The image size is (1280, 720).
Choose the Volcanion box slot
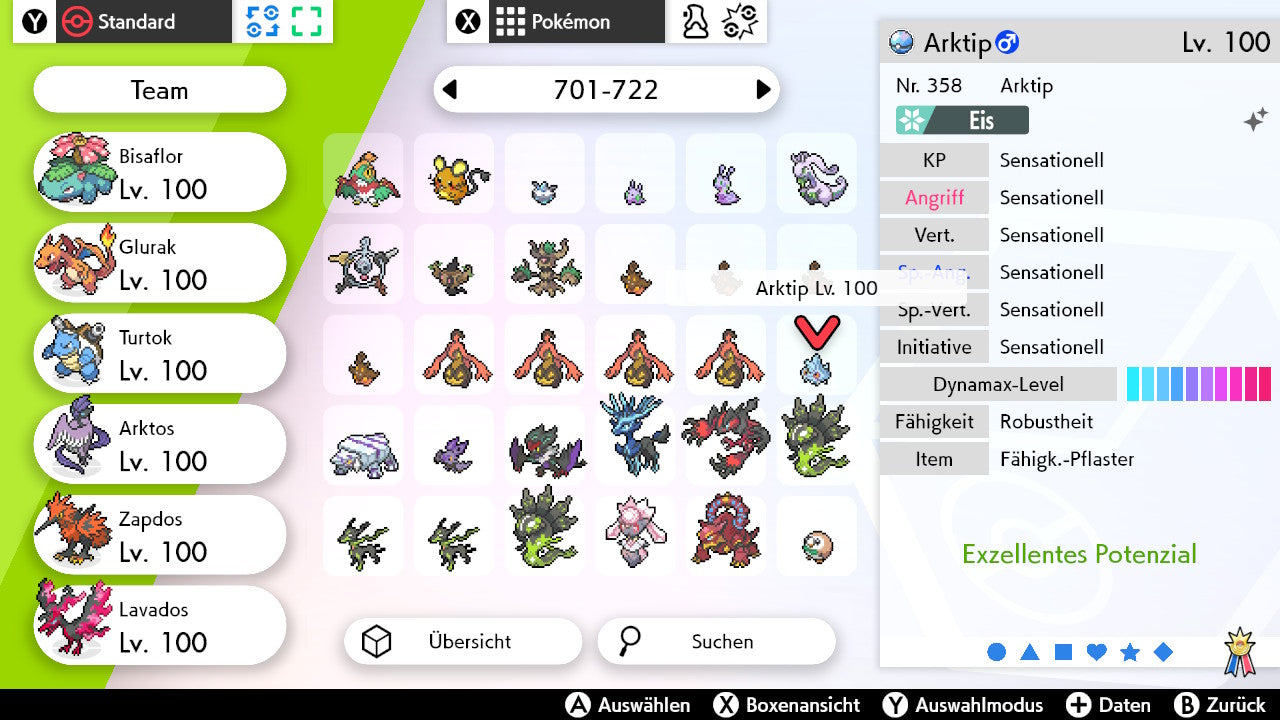pyautogui.click(x=726, y=530)
